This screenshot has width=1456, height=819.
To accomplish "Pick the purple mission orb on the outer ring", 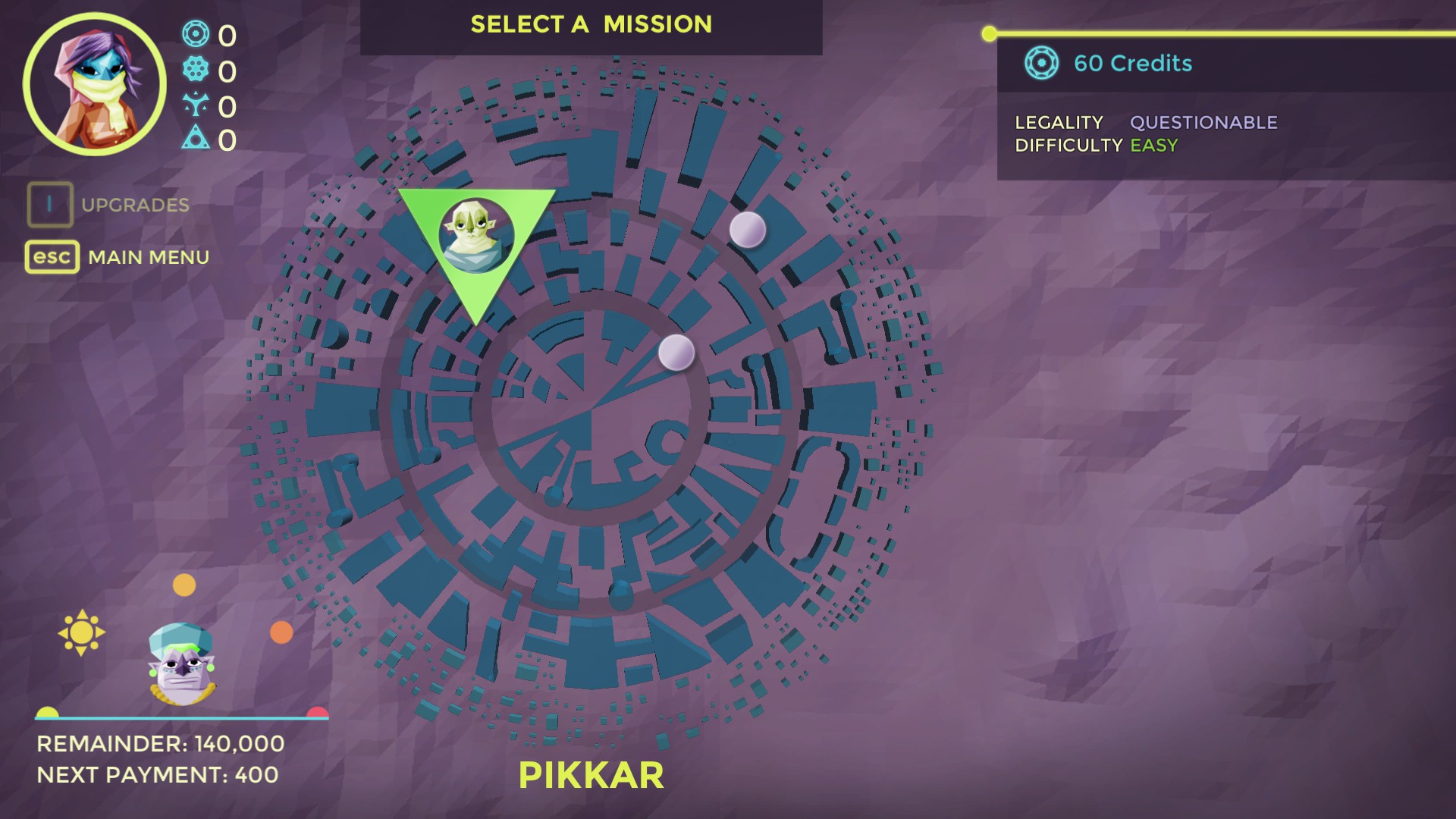I will (x=747, y=229).
